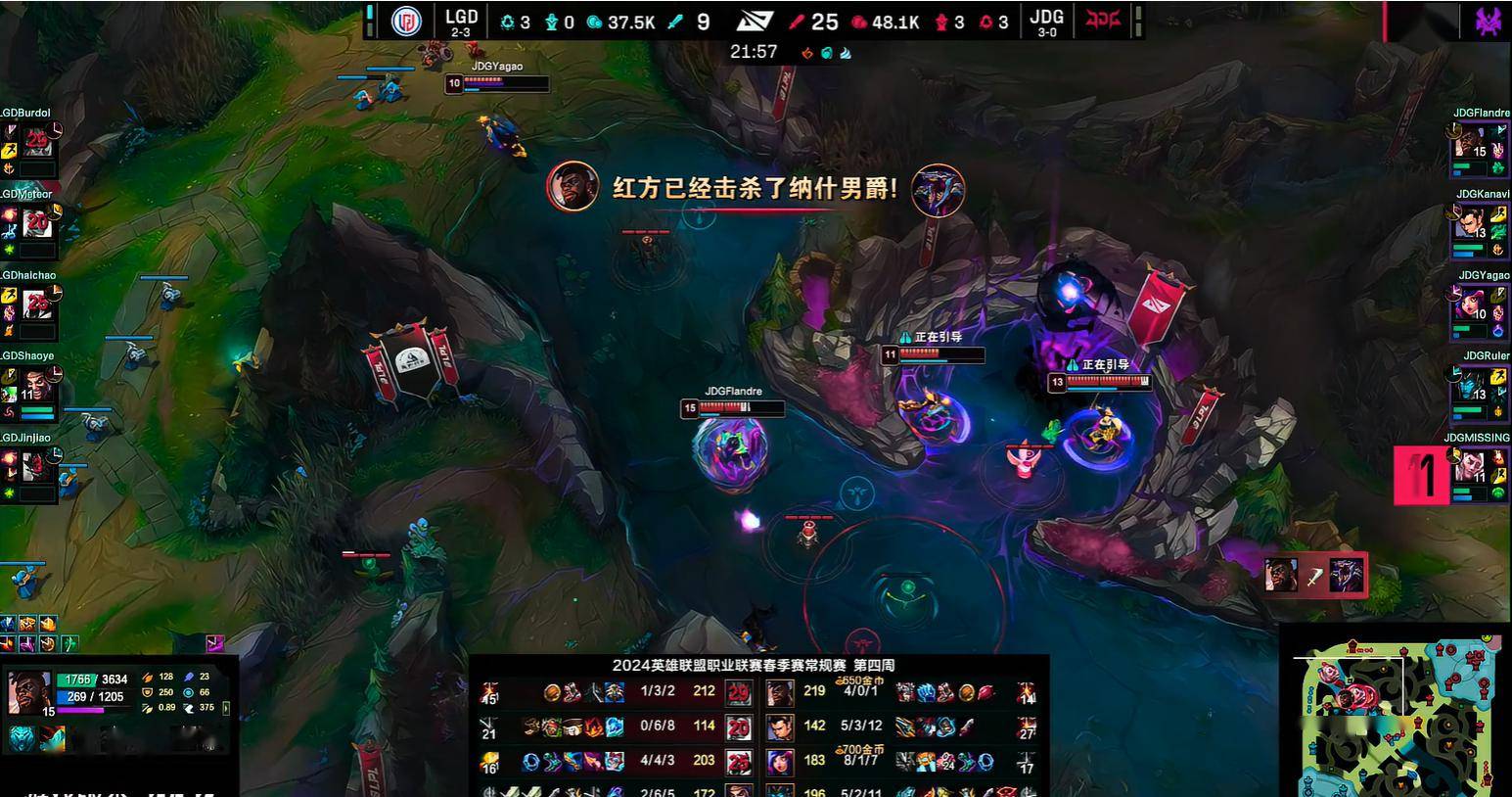The width and height of the screenshot is (1512, 797).
Task: Click the LGD team logo in the top bar
Action: (408, 21)
